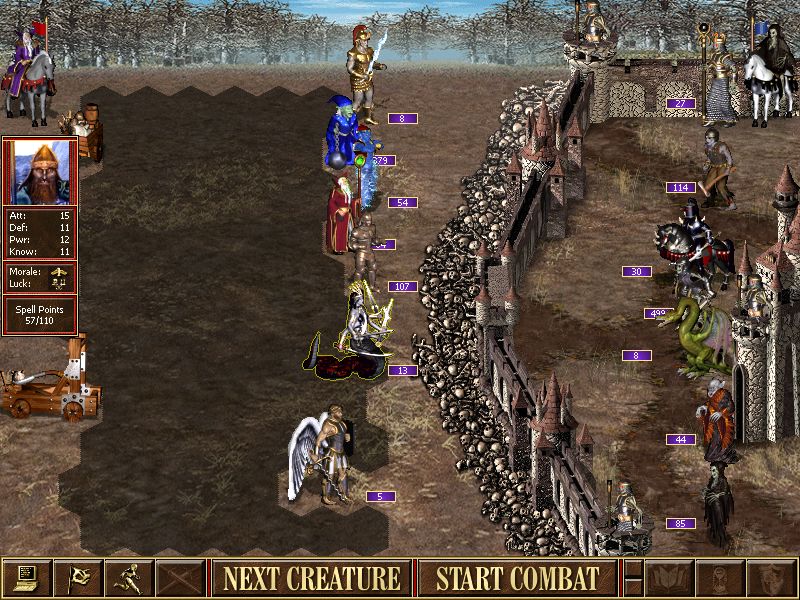The image size is (800, 600).
Task: Surrender using the flag icon
Action: 78,578
